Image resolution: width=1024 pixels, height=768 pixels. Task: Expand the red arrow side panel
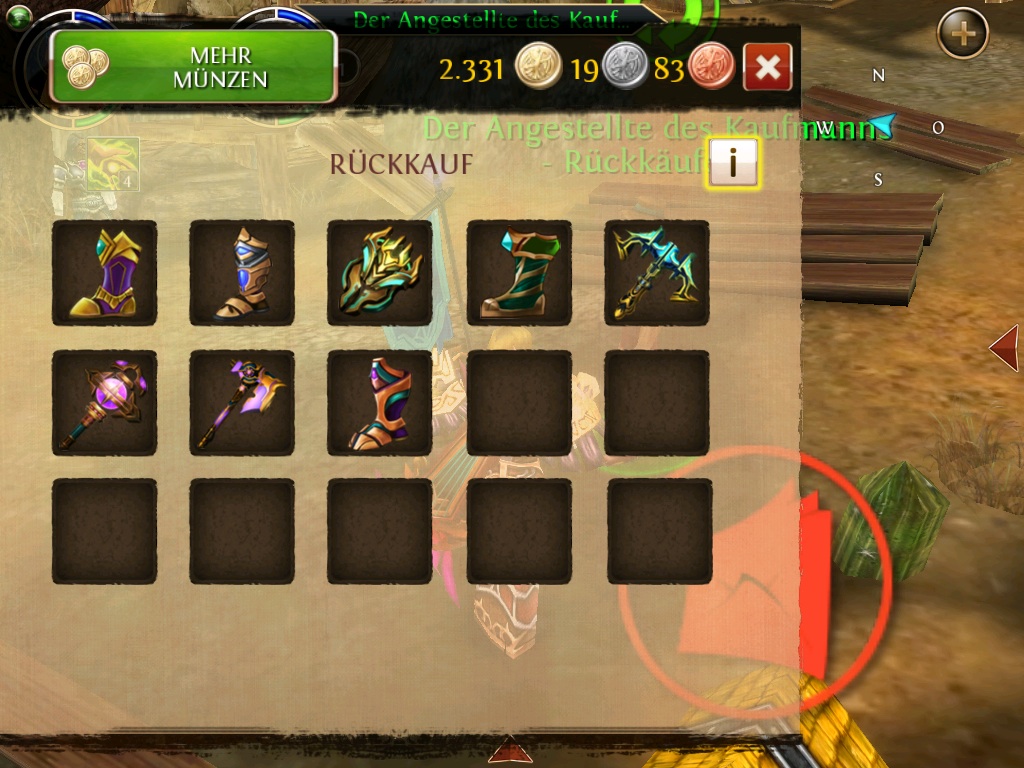point(1004,348)
